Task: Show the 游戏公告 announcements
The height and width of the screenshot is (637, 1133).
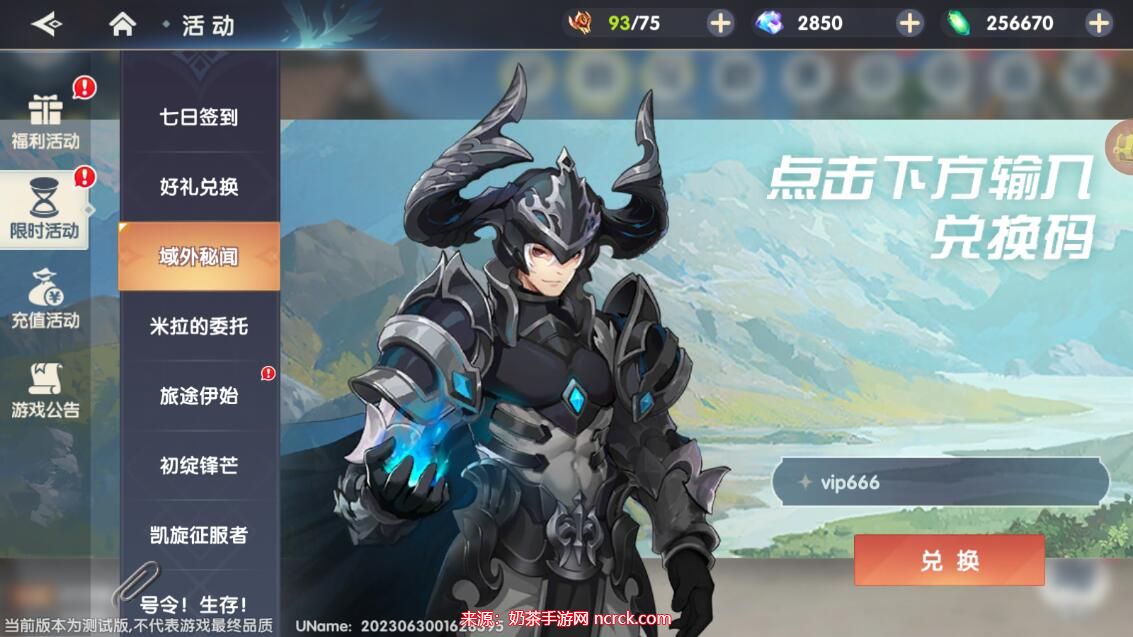Action: [46, 390]
